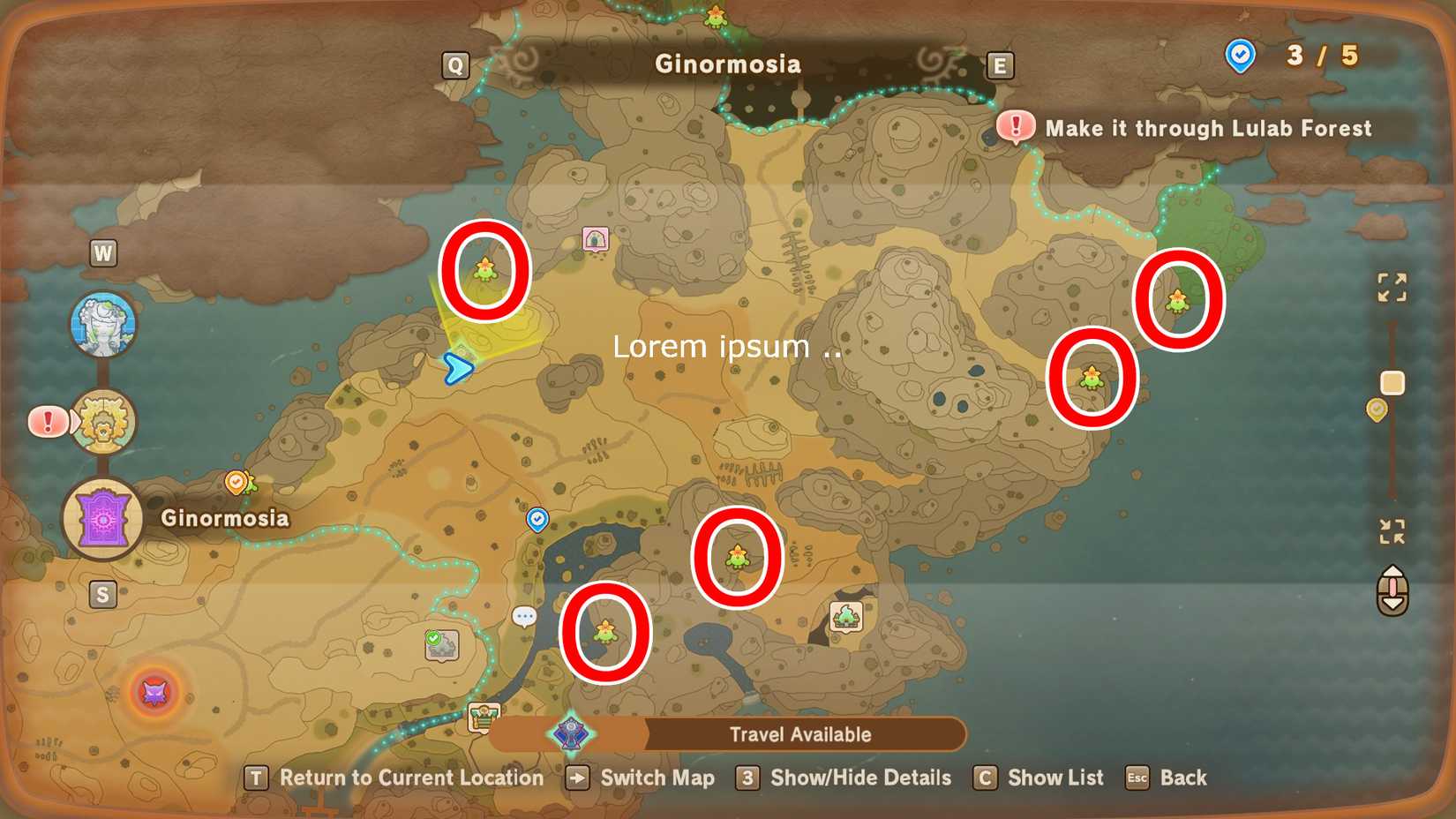The height and width of the screenshot is (819, 1456).
Task: Select the purple portal map icon for Ginormosia
Action: pyautogui.click(x=103, y=519)
